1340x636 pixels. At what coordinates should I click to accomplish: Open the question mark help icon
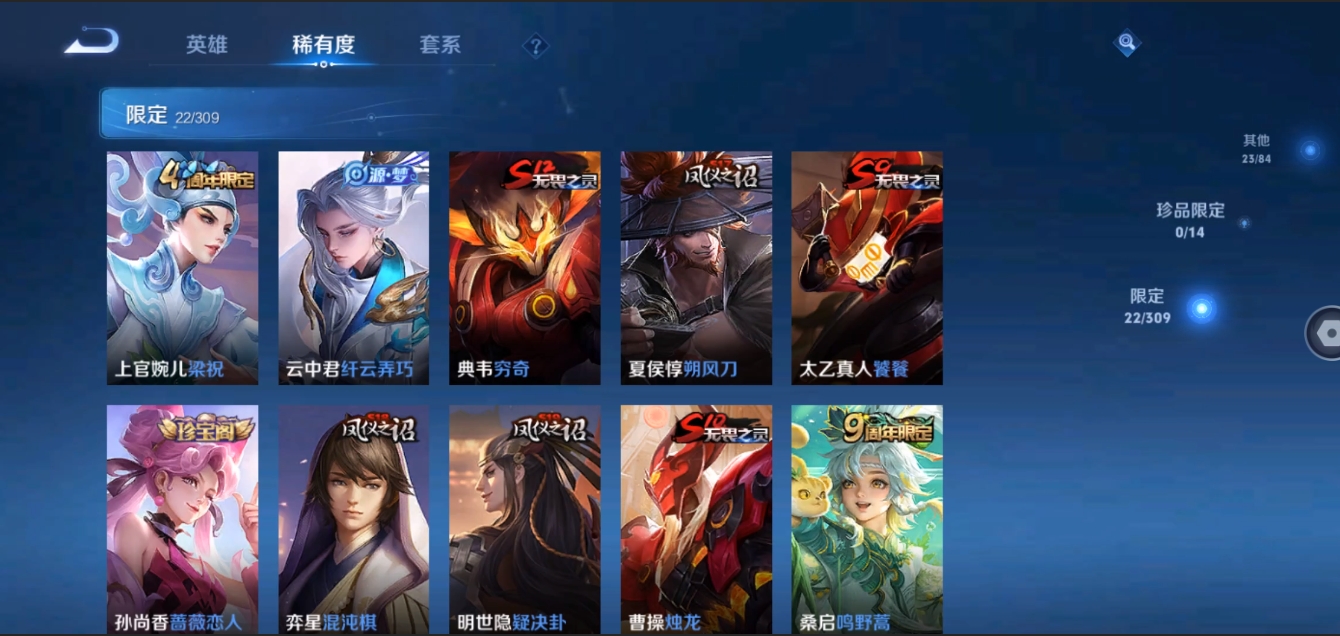pos(536,46)
